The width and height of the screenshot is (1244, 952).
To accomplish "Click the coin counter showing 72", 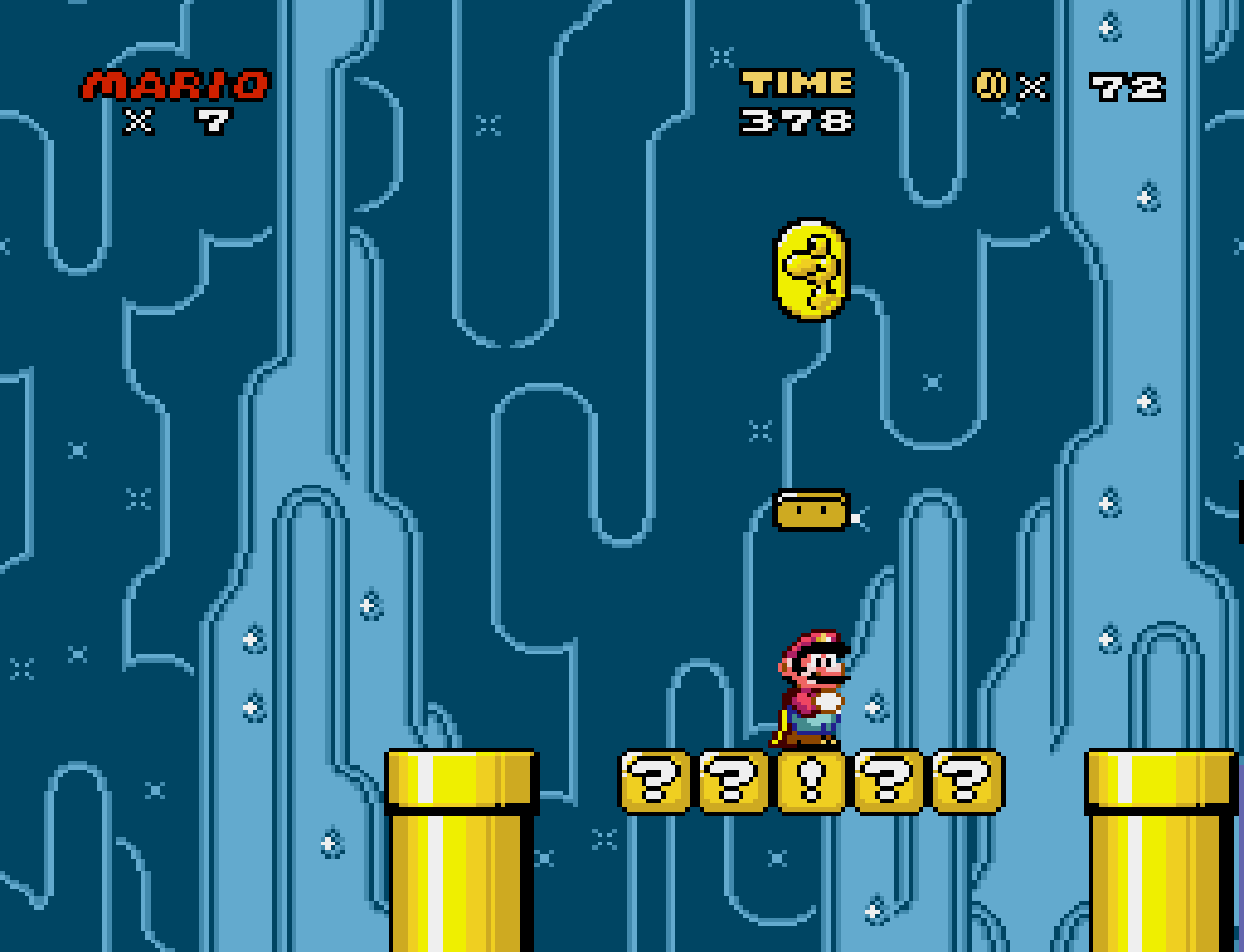I will point(1126,86).
